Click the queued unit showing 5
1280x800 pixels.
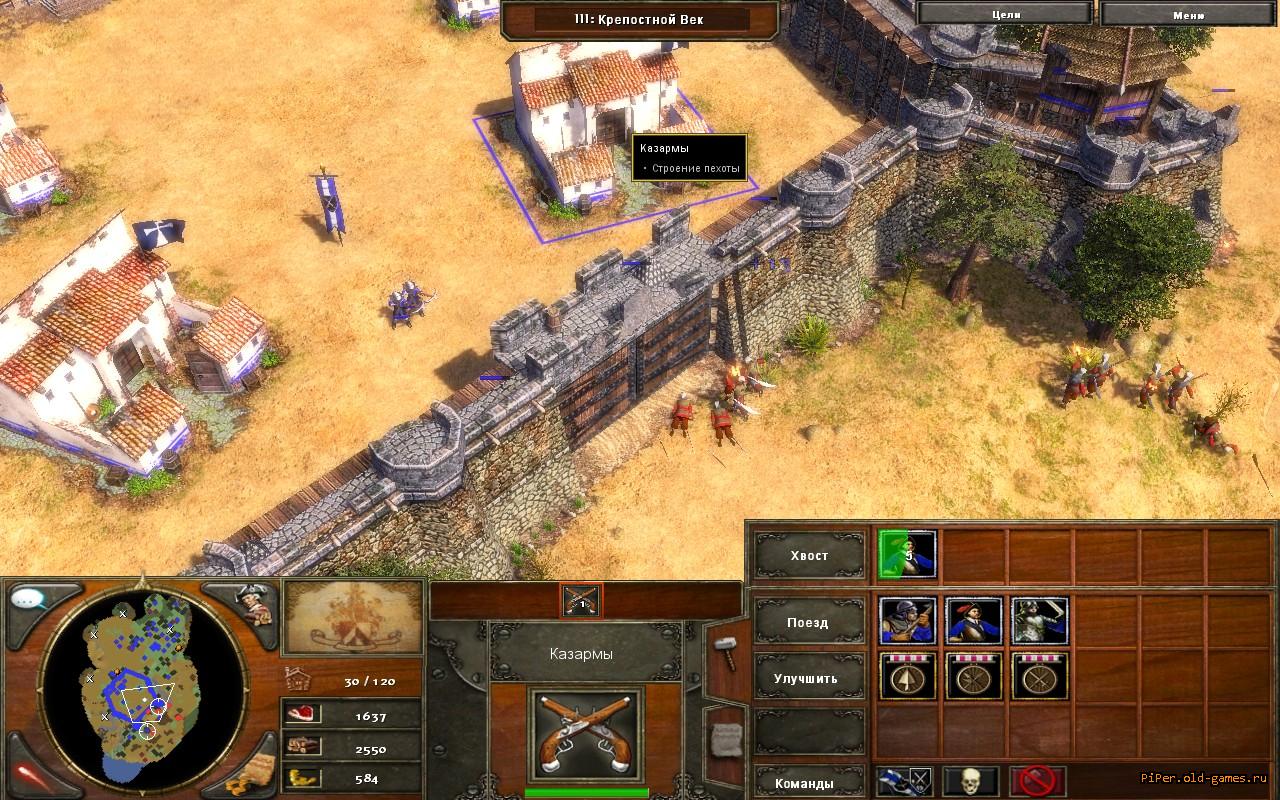908,556
